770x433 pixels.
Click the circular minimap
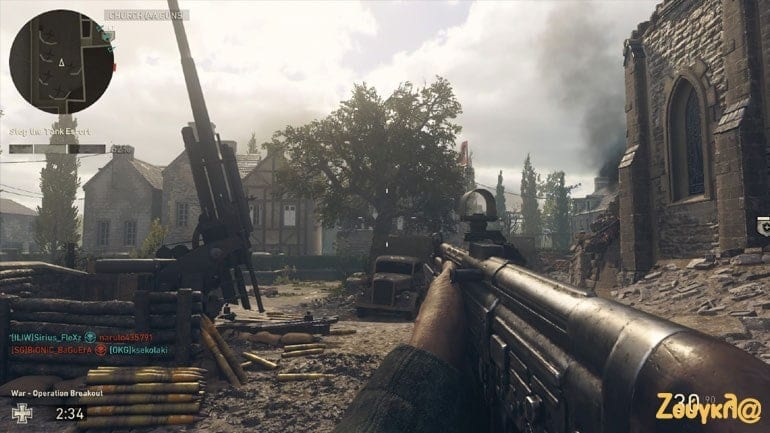point(60,62)
